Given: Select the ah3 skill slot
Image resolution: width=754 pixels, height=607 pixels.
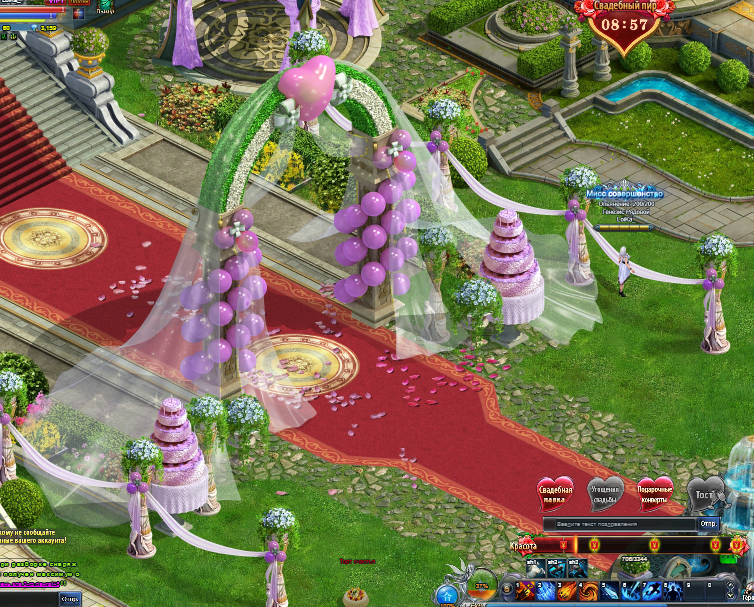Looking at the screenshot, I should coord(576,569).
